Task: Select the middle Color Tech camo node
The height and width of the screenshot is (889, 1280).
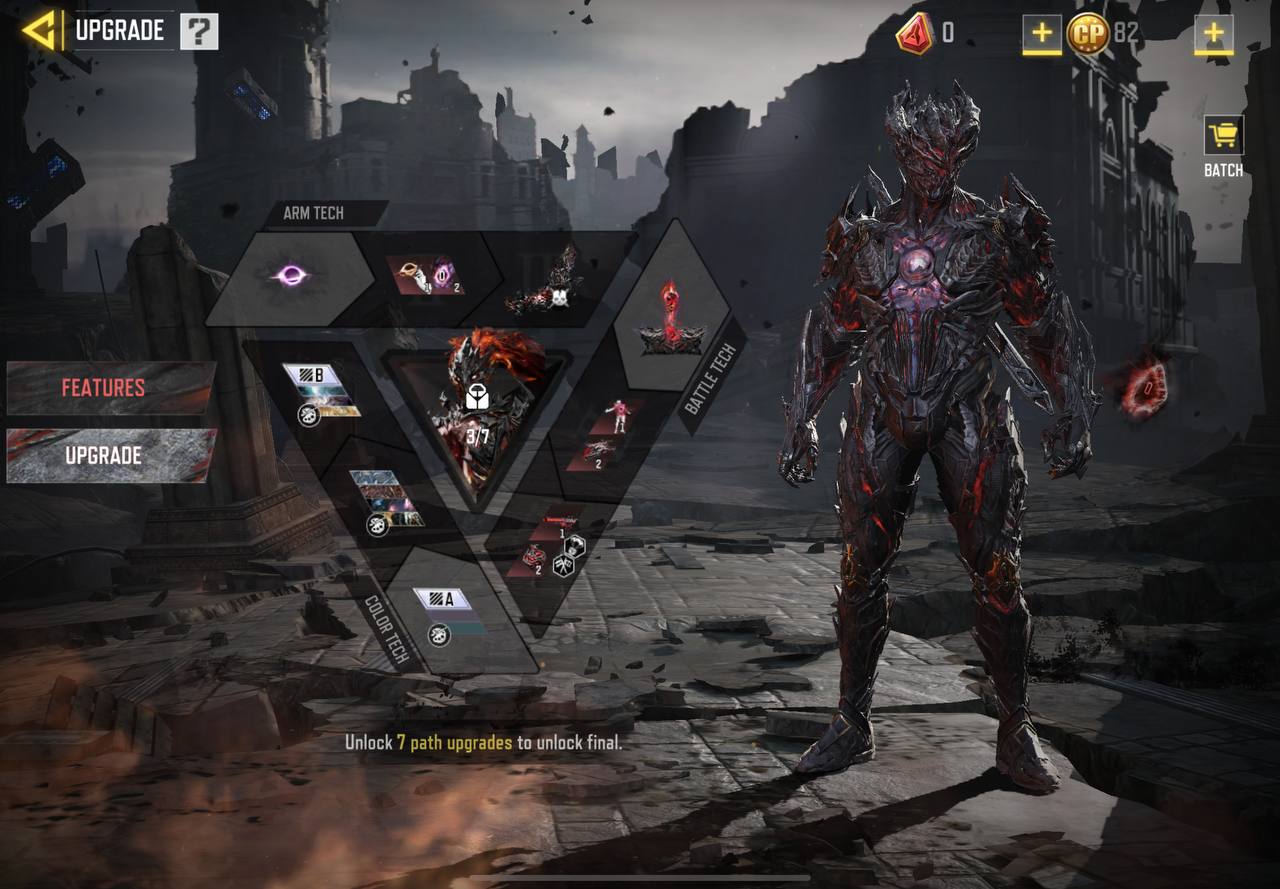Action: point(386,498)
